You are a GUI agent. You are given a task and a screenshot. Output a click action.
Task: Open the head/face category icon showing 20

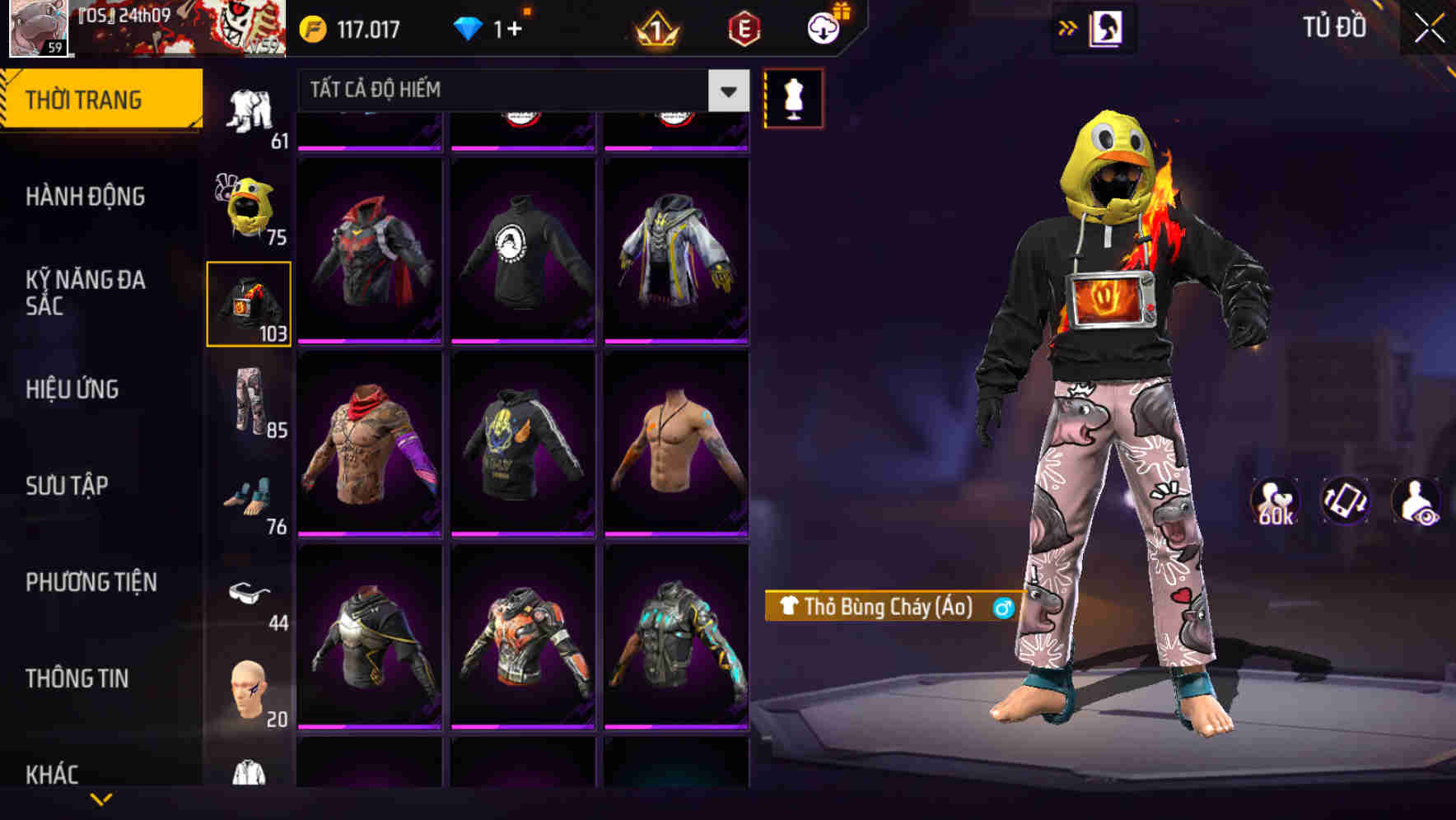pos(247,692)
